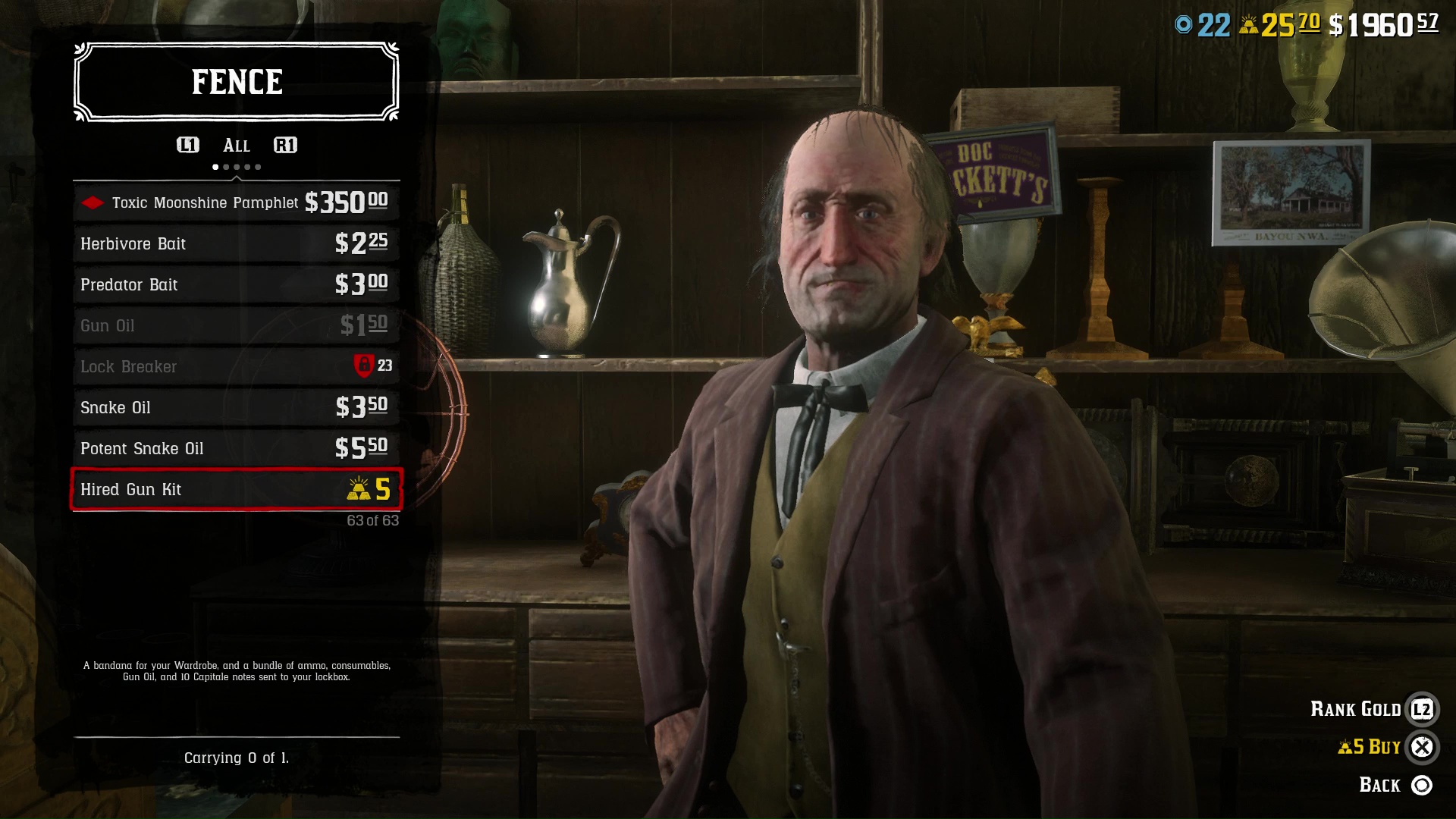This screenshot has height=819, width=1456.
Task: Switch to the ALL category tab
Action: click(236, 146)
